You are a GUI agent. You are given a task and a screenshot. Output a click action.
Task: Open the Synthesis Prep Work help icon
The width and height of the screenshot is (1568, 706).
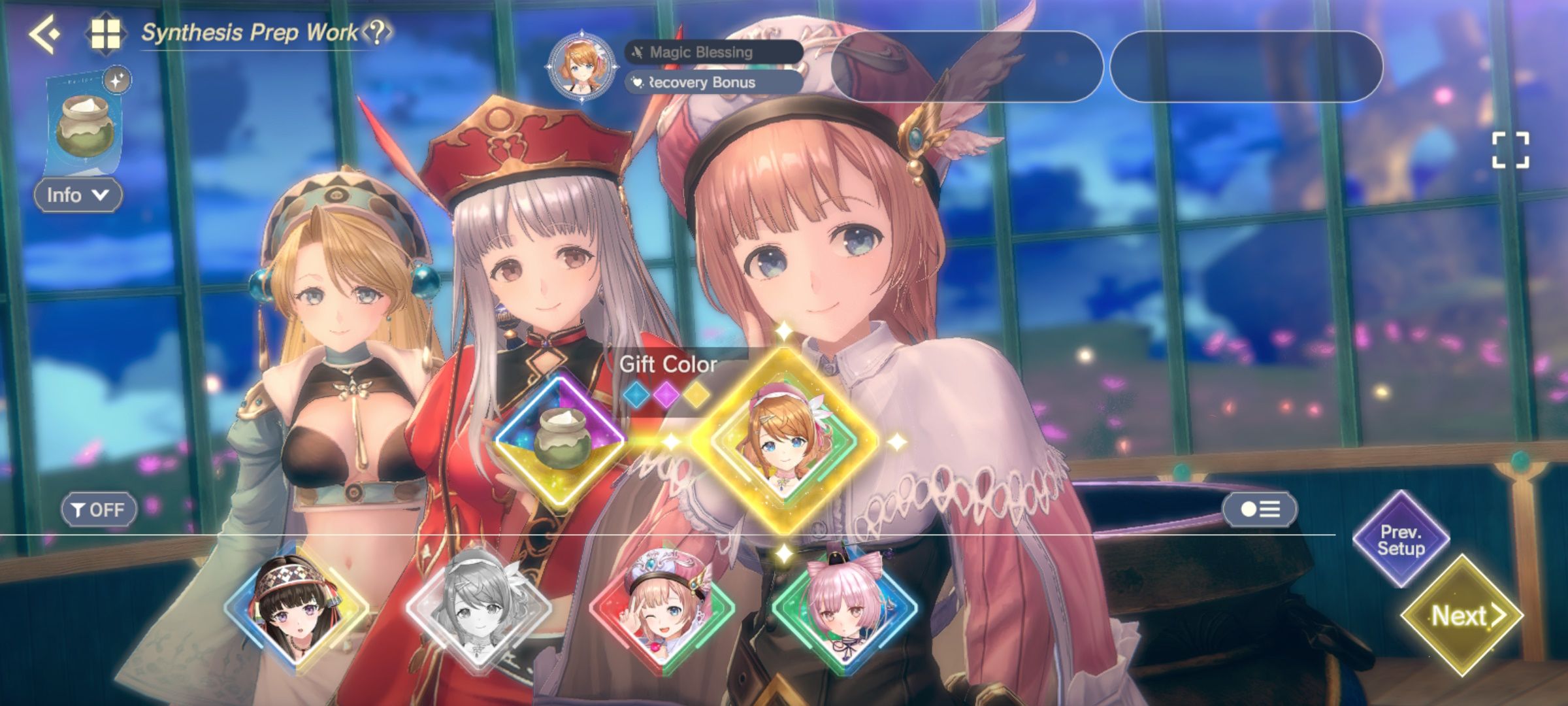(376, 32)
